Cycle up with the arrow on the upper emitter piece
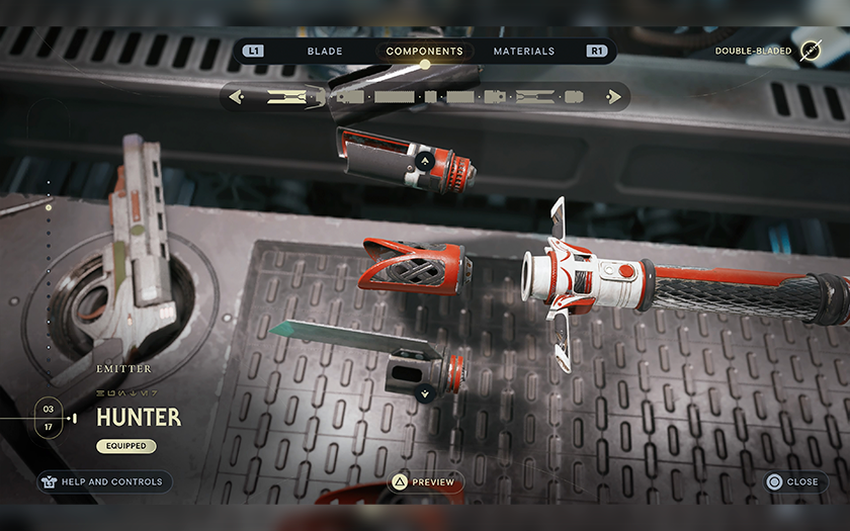850x531 pixels. 424,159
